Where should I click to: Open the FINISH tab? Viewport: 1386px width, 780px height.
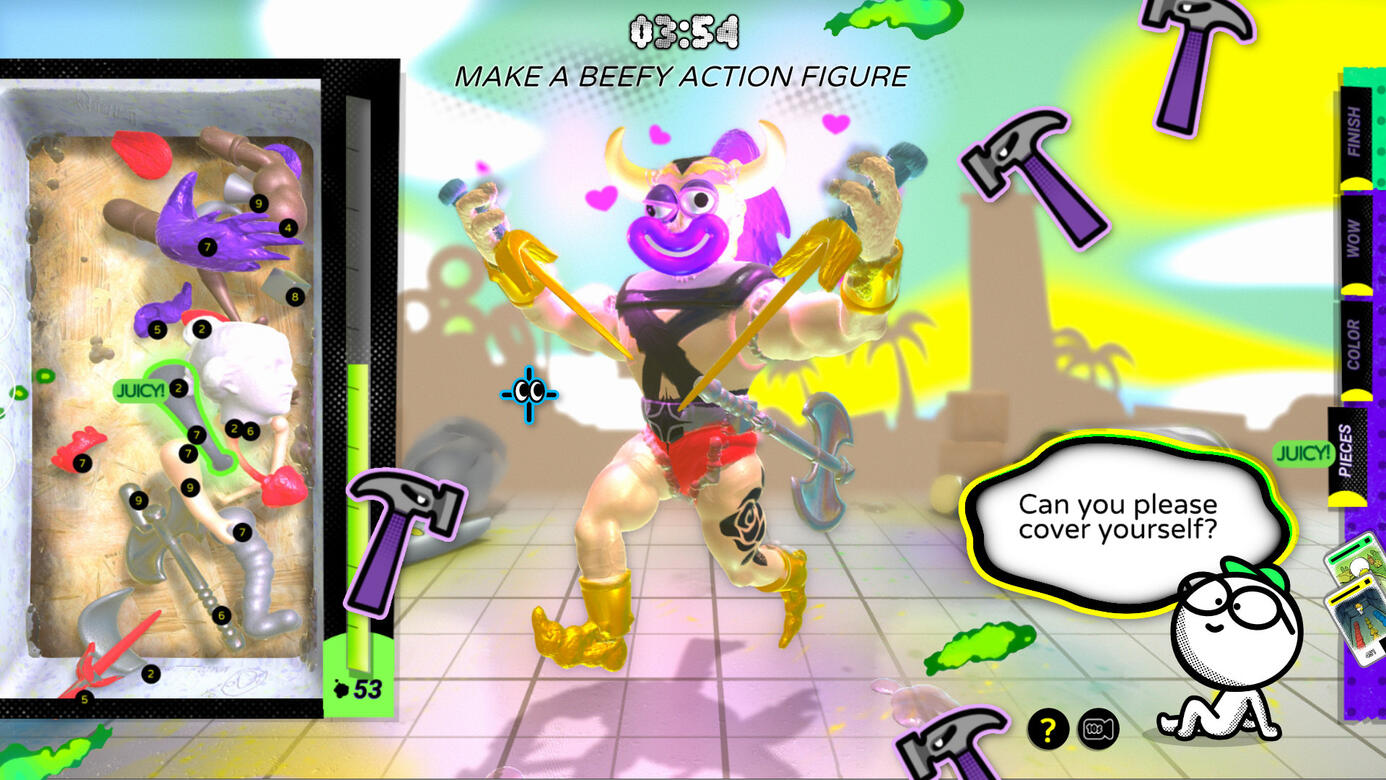pos(1354,133)
